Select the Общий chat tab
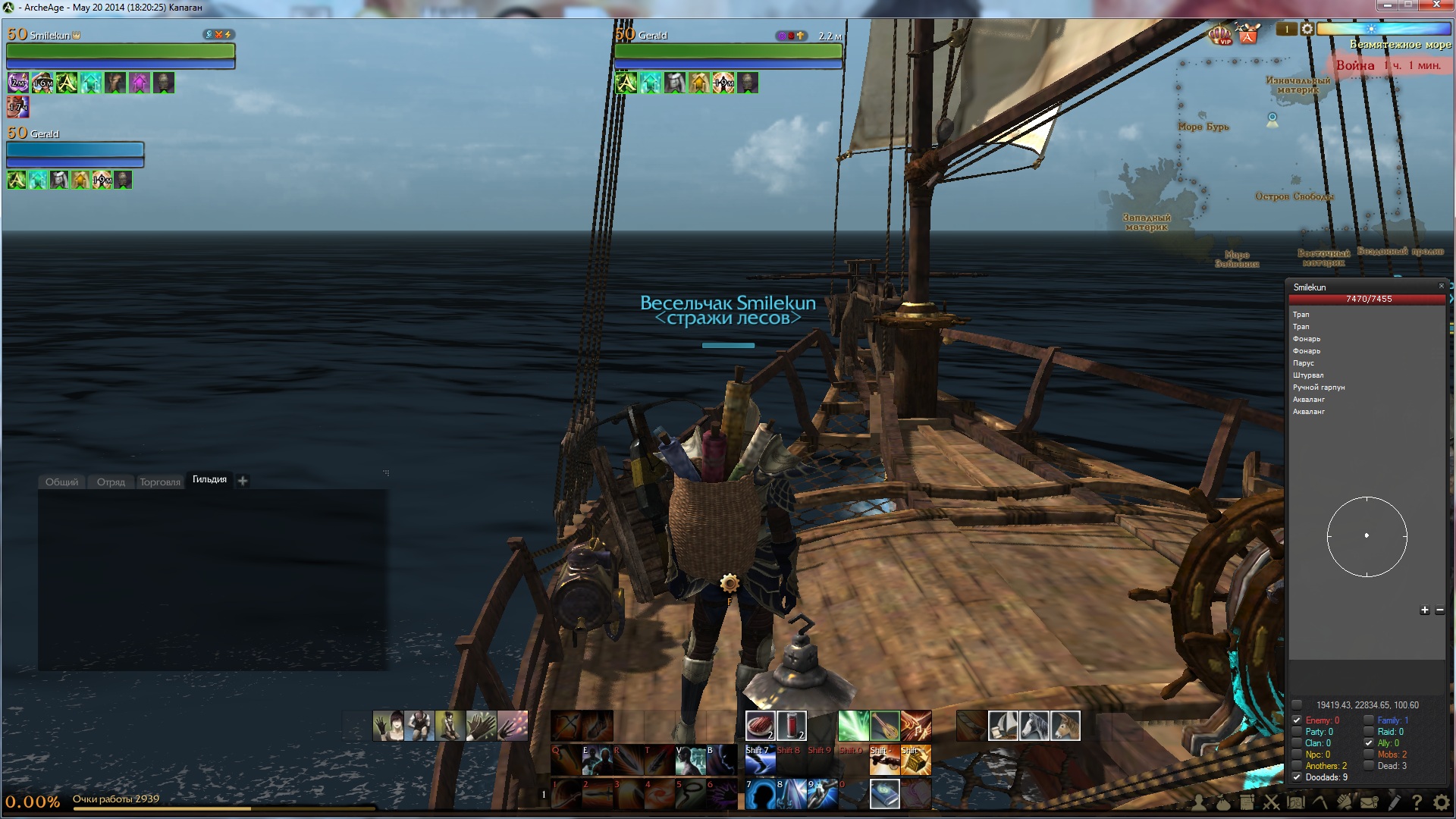Image resolution: width=1456 pixels, height=819 pixels. tap(61, 482)
